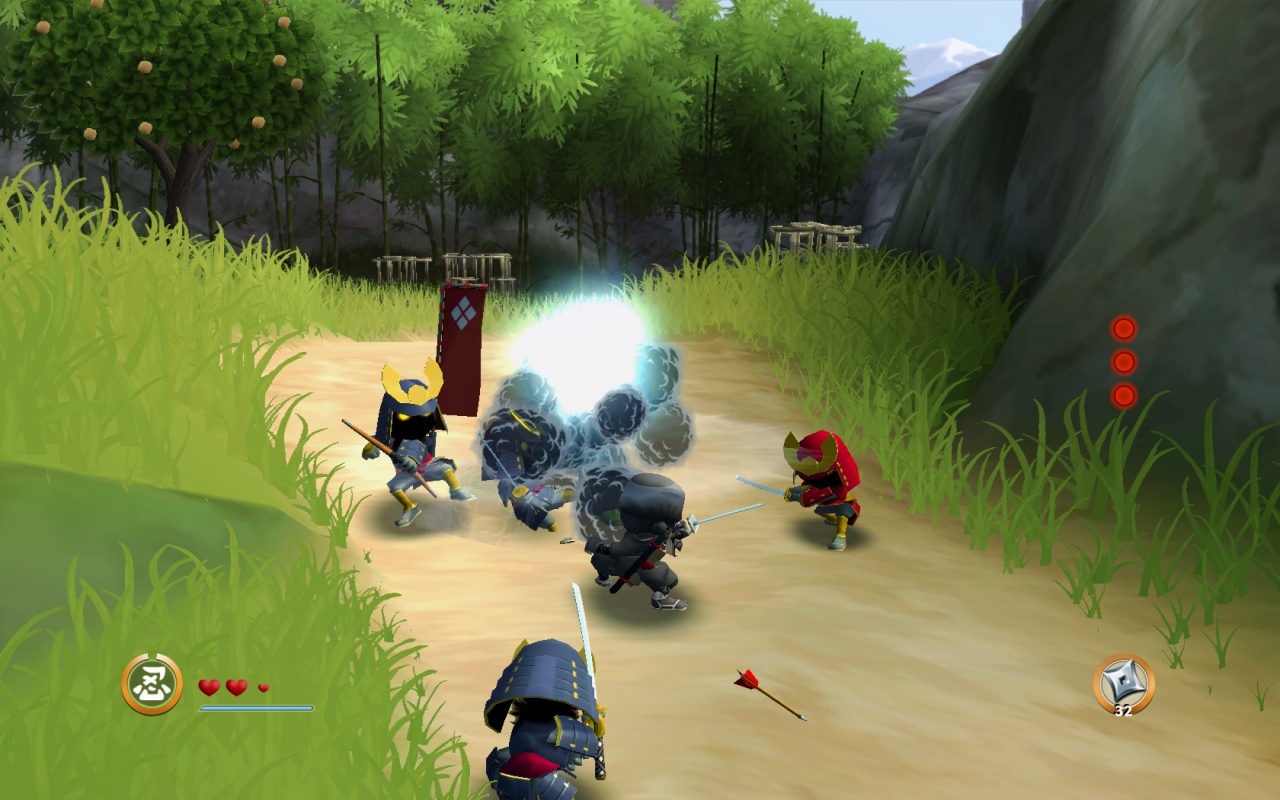The width and height of the screenshot is (1280, 800).
Task: Select the shuriken weapon icon
Action: (x=1123, y=682)
